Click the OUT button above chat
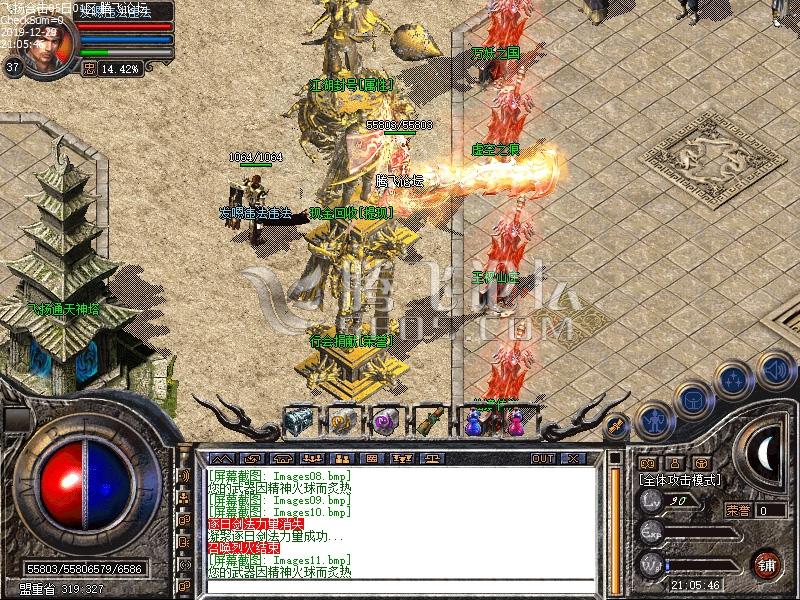This screenshot has width=800, height=600. point(542,459)
